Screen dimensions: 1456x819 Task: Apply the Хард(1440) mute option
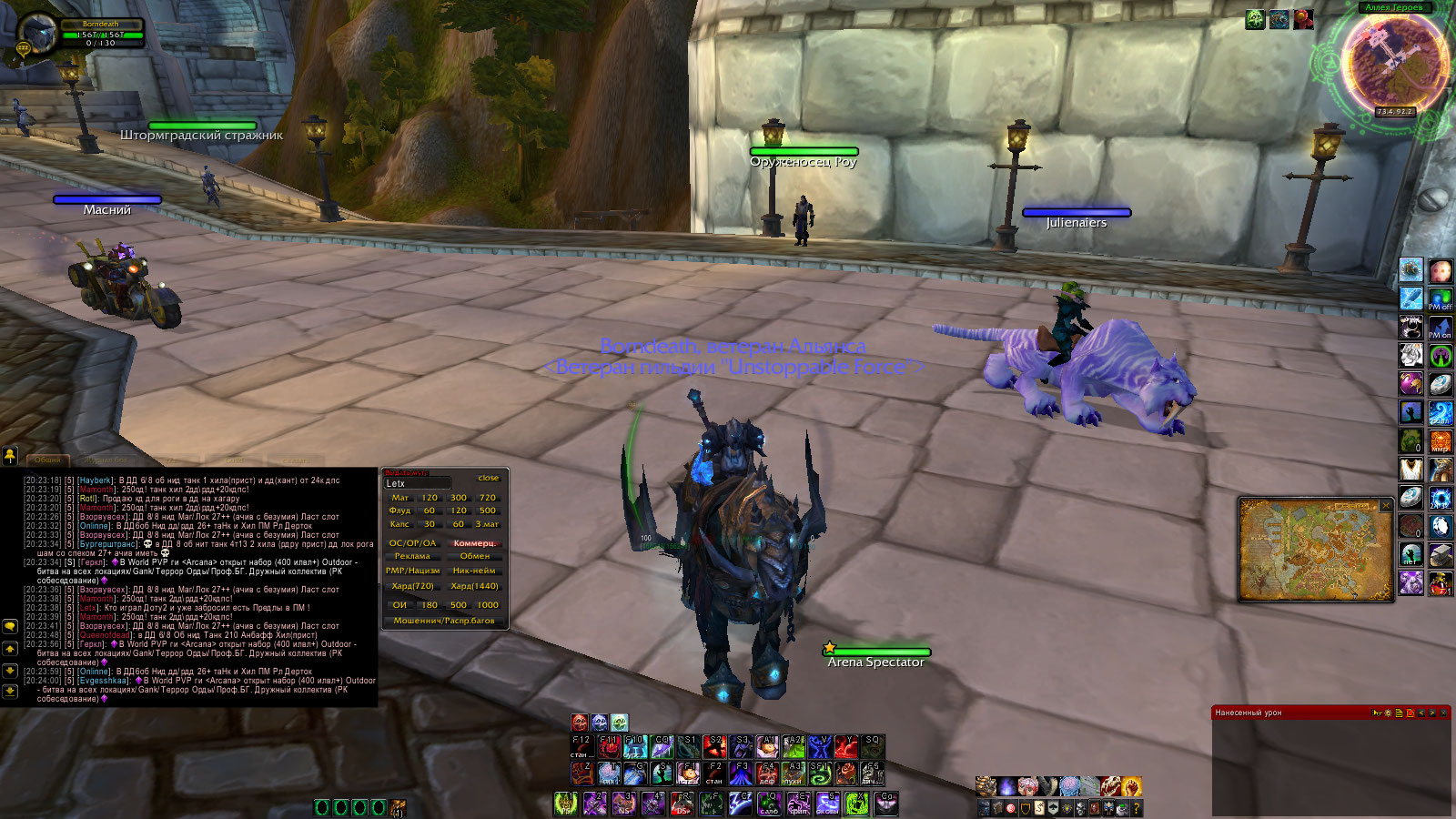[x=474, y=586]
